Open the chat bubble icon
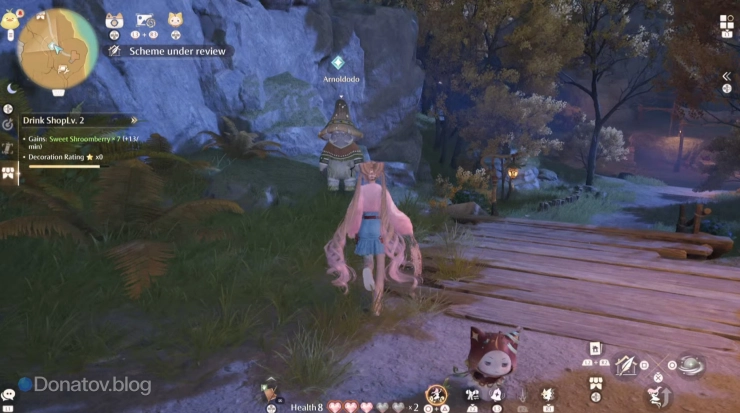Screen dimensions: 740x413 coord(9,395)
